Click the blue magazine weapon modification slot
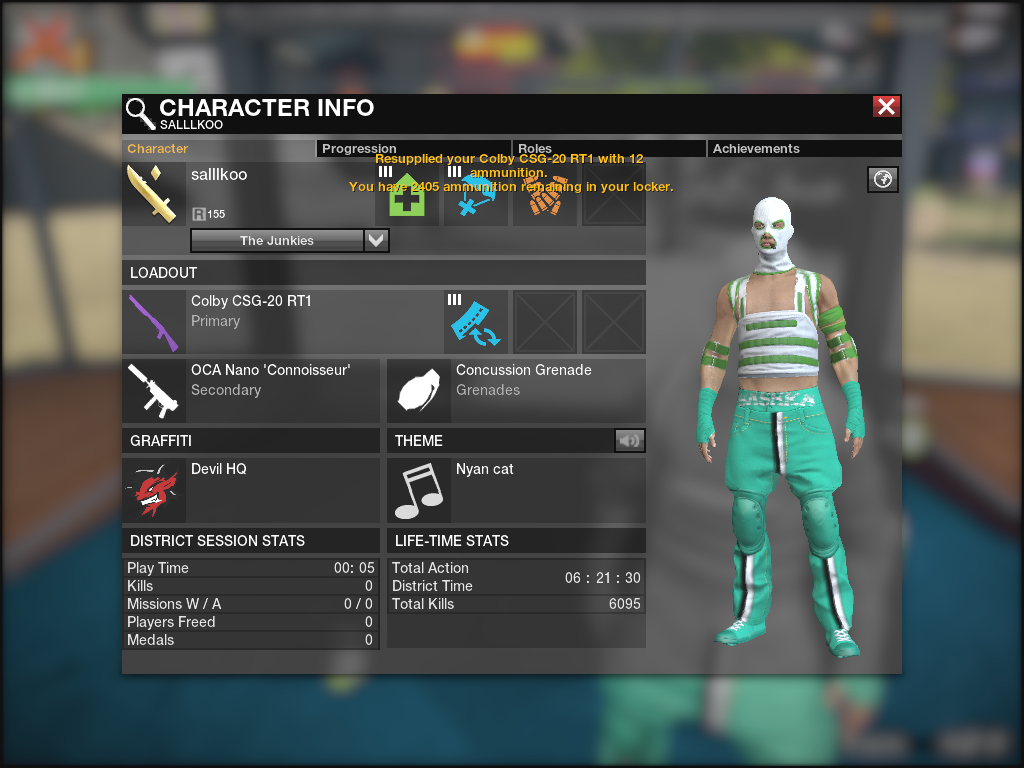1024x768 pixels. [475, 321]
